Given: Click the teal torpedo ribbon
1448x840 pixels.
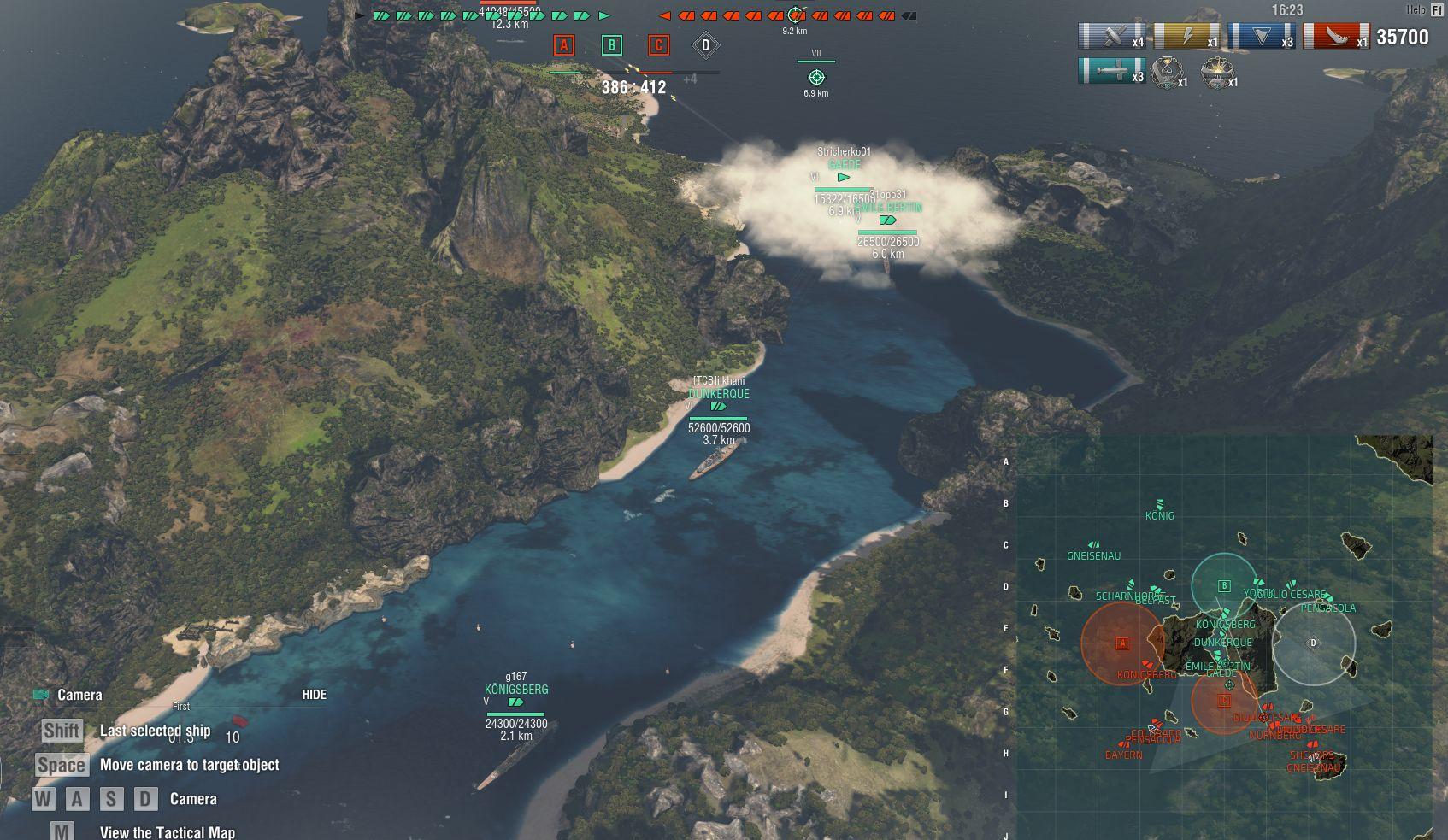Looking at the screenshot, I should click(x=1111, y=72).
